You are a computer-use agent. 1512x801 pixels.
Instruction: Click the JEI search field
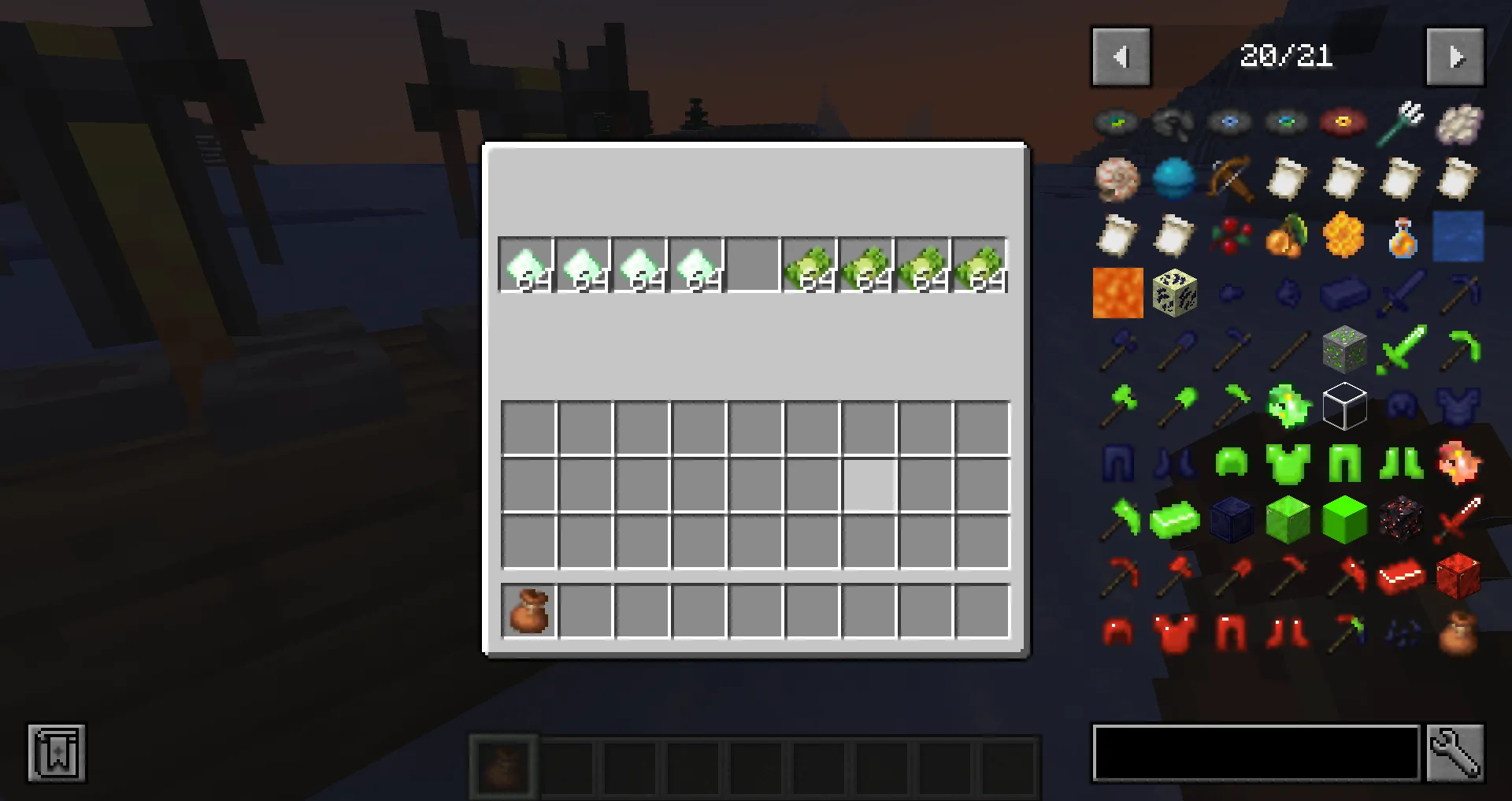click(x=1256, y=753)
